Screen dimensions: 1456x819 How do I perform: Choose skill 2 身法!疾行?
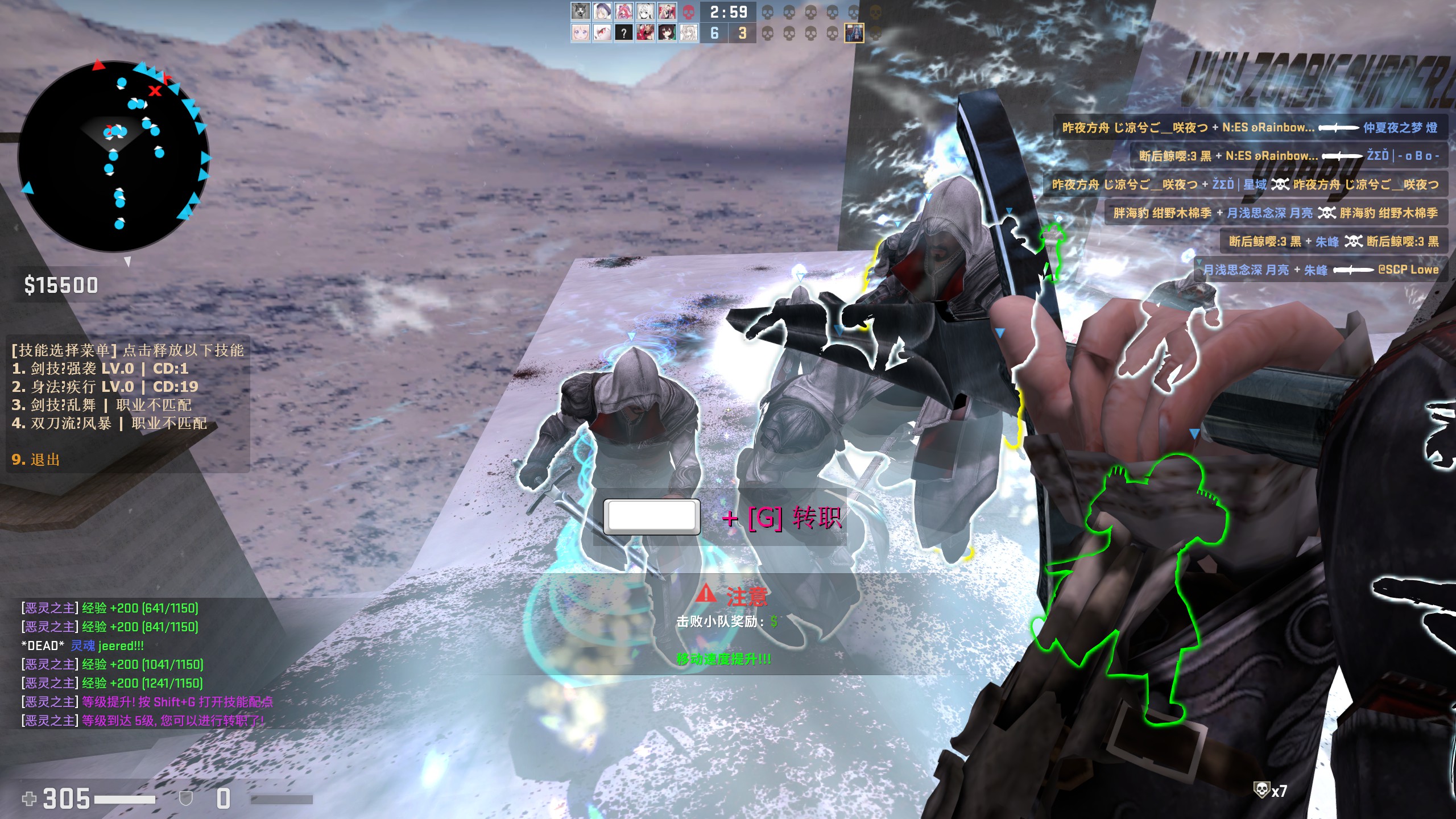pyautogui.click(x=105, y=387)
